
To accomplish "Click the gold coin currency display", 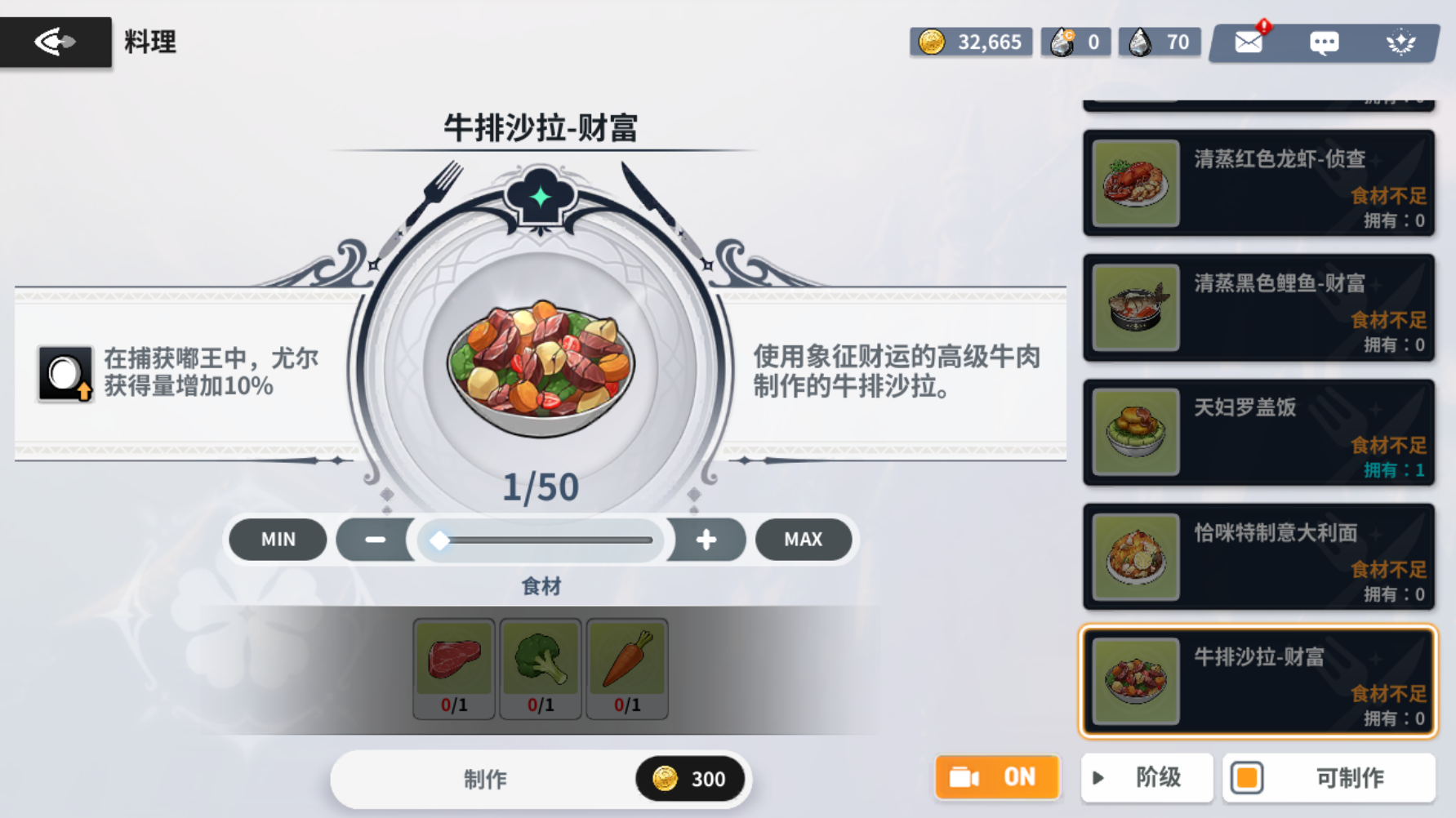I will [x=971, y=42].
